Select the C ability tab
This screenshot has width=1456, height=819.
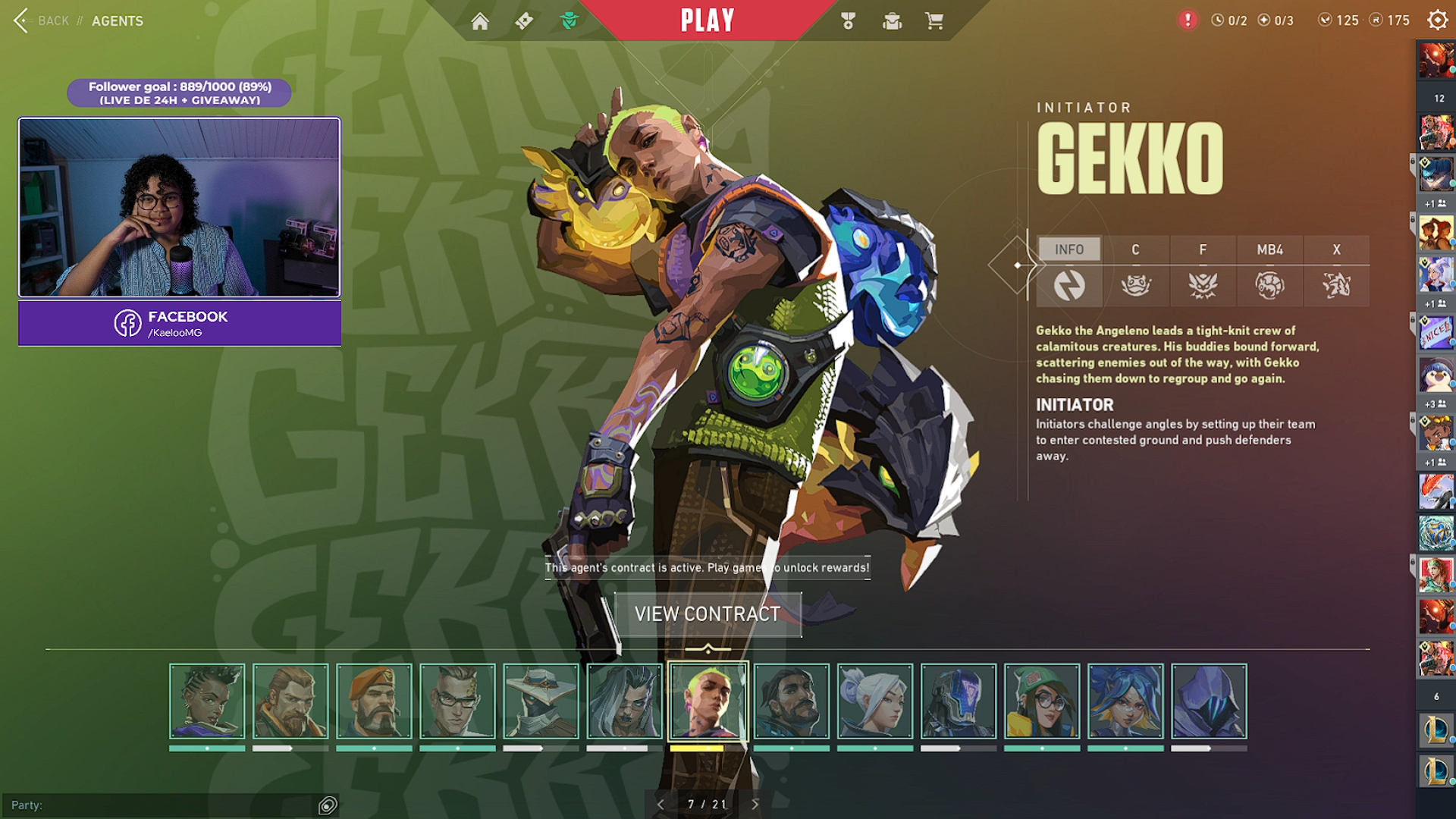pyautogui.click(x=1135, y=249)
